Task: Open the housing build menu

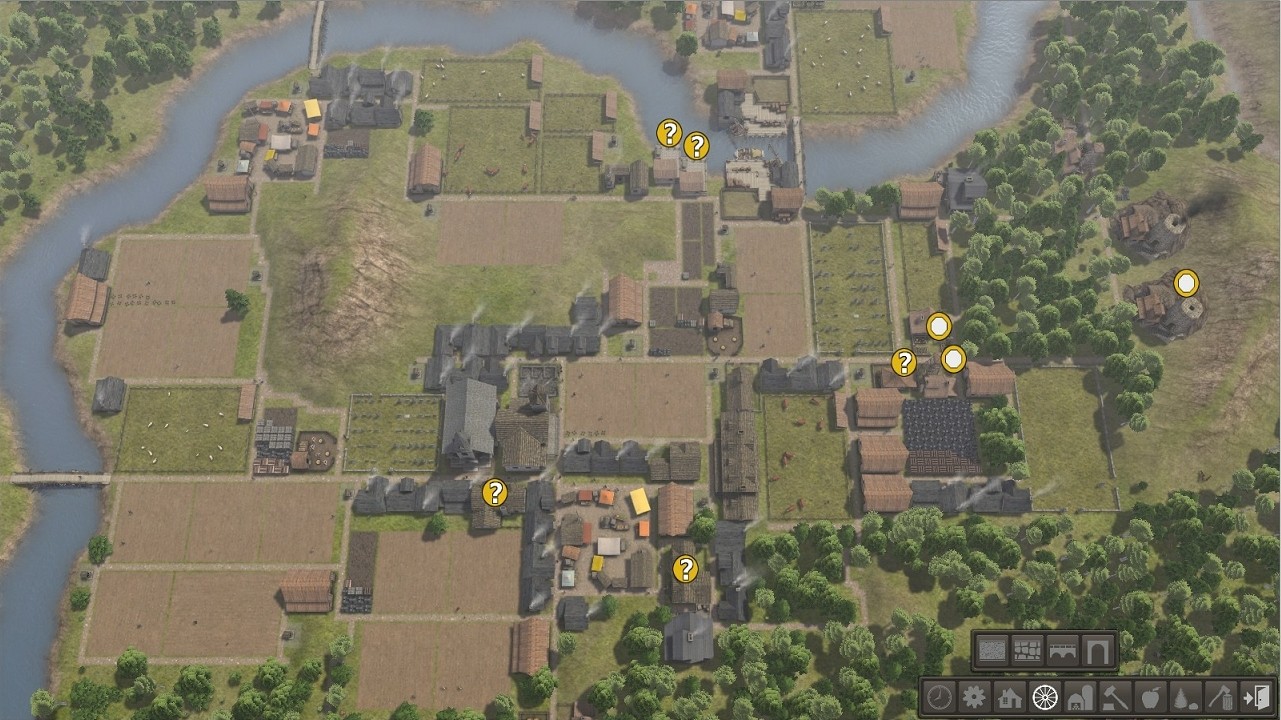Action: point(1009,697)
